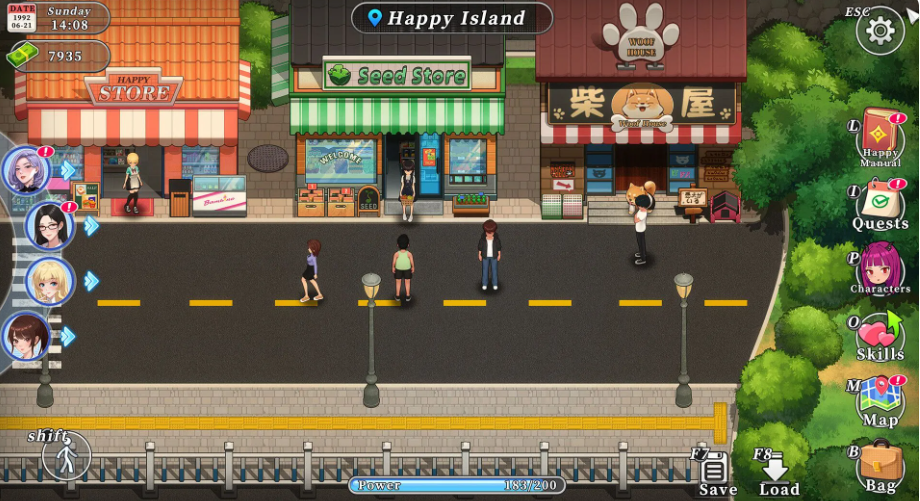Toggle the walk/run shift icon
920x501 pixels.
pyautogui.click(x=67, y=456)
